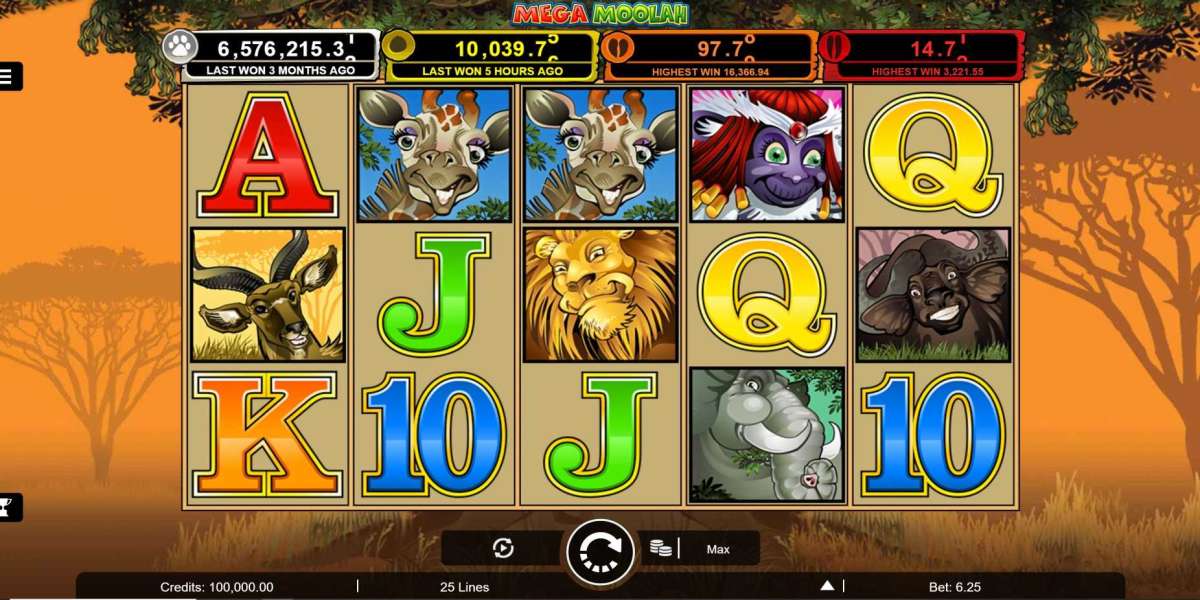Expand the bottom bar with the up arrow
The width and height of the screenshot is (1200, 600).
pyautogui.click(x=827, y=586)
